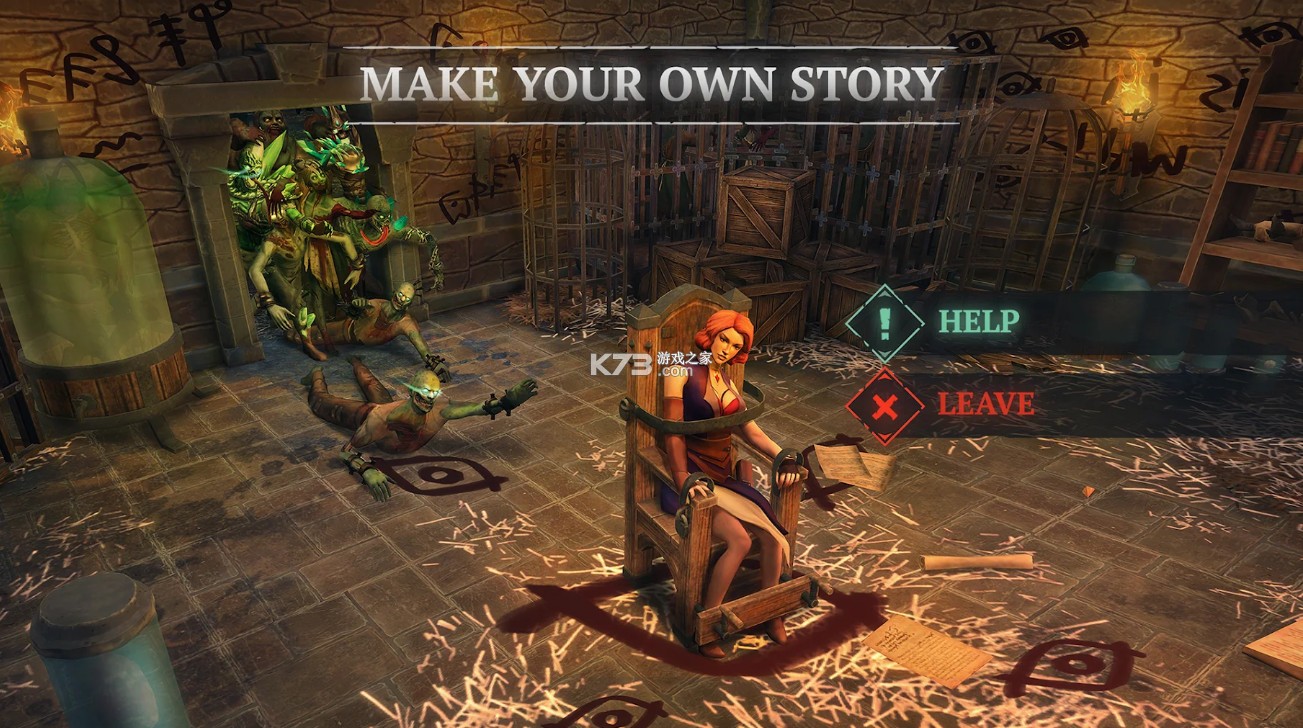The image size is (1303, 728).
Task: Select the LEAVE dialogue option
Action: (985, 404)
